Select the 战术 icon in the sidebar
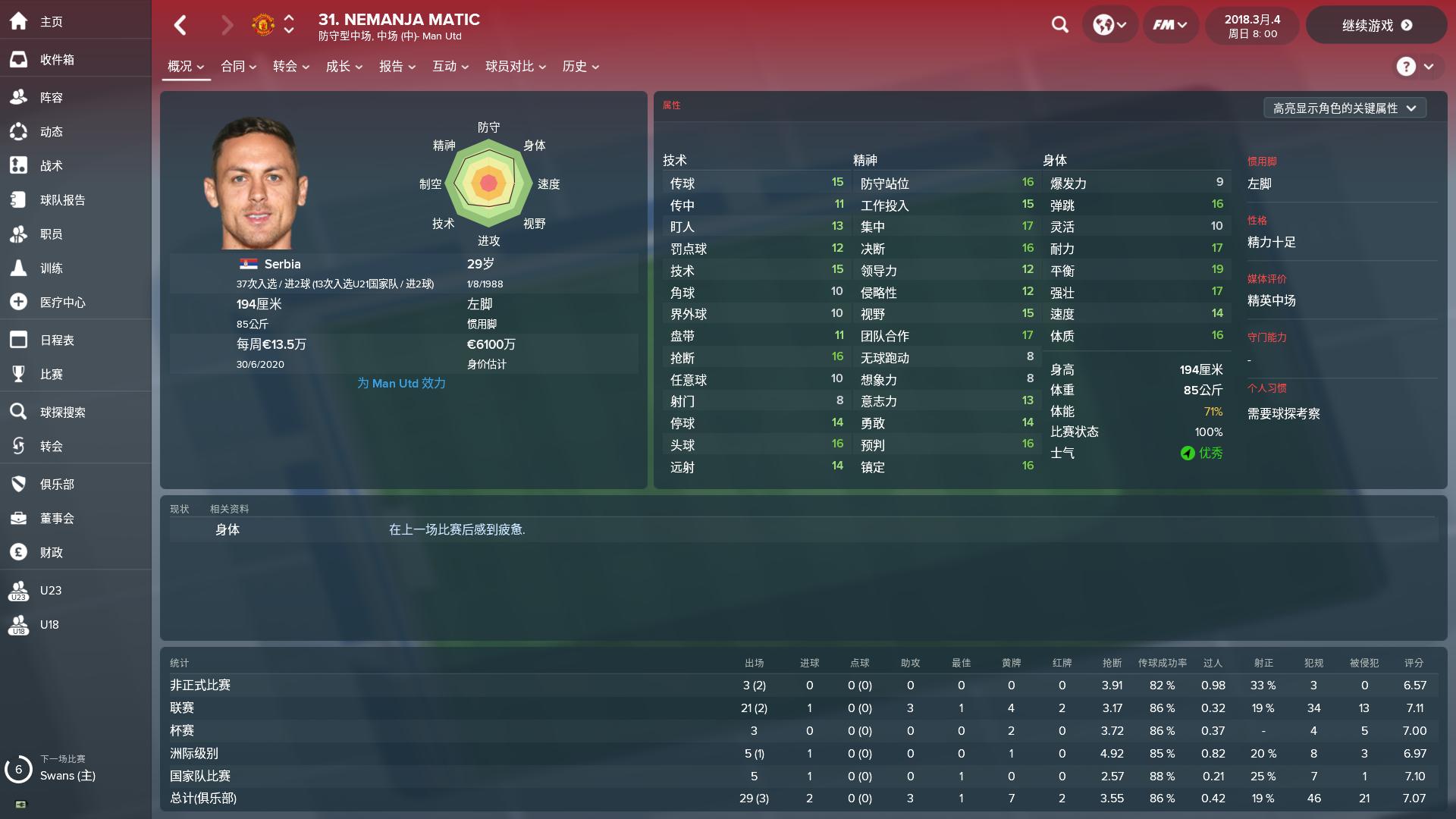This screenshot has width=1456, height=819. [48, 165]
